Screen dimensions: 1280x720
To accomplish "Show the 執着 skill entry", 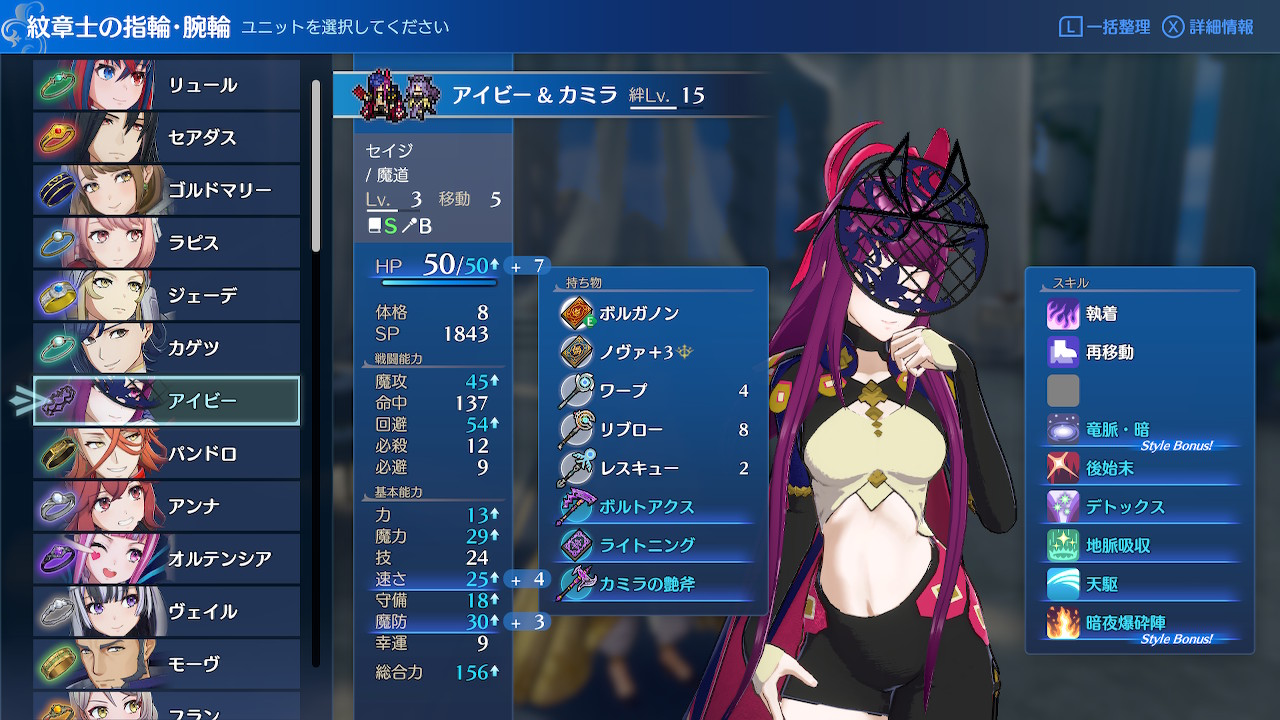I will [x=1140, y=314].
